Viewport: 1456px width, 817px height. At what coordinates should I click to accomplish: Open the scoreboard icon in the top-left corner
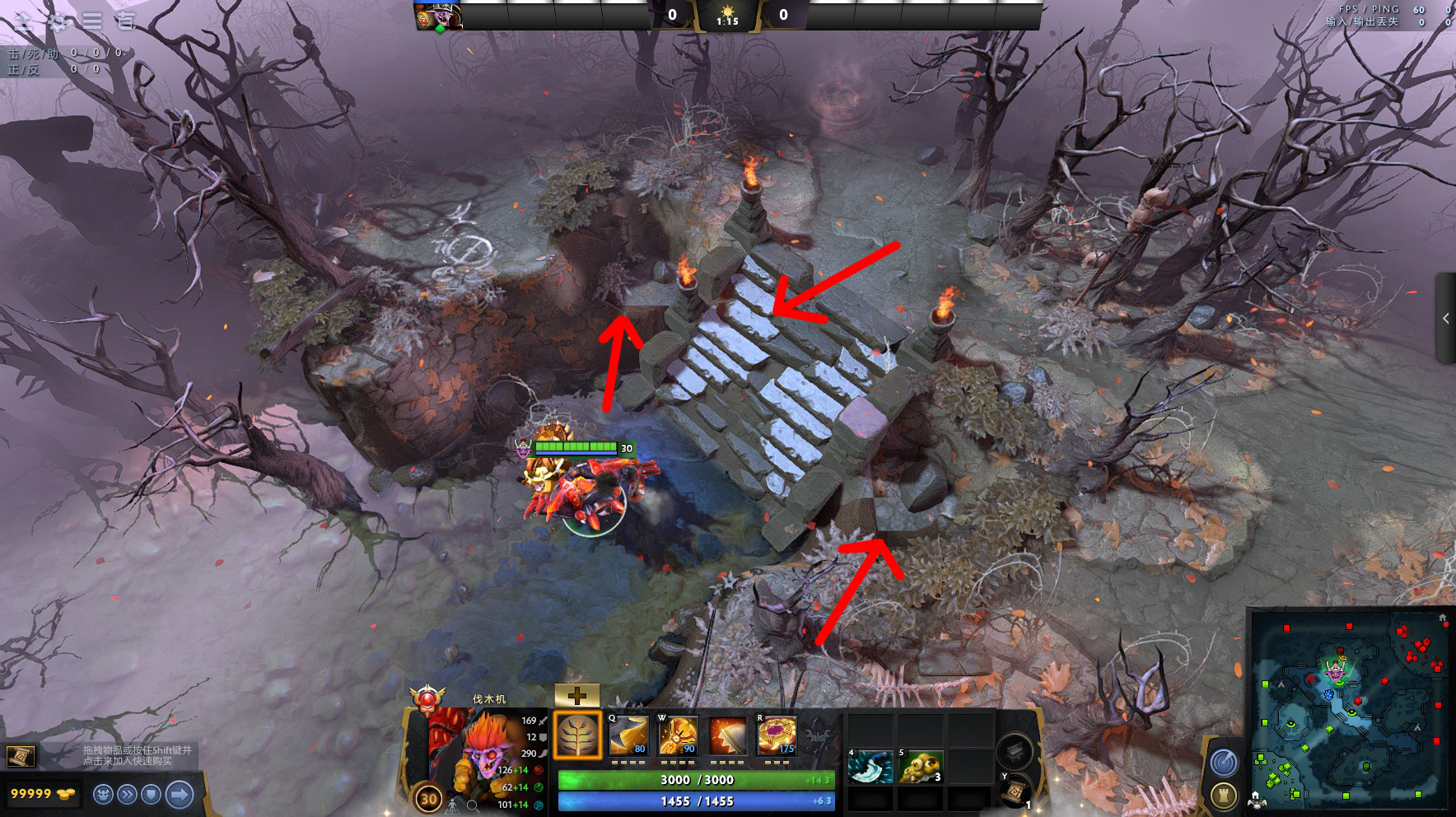pos(24,21)
